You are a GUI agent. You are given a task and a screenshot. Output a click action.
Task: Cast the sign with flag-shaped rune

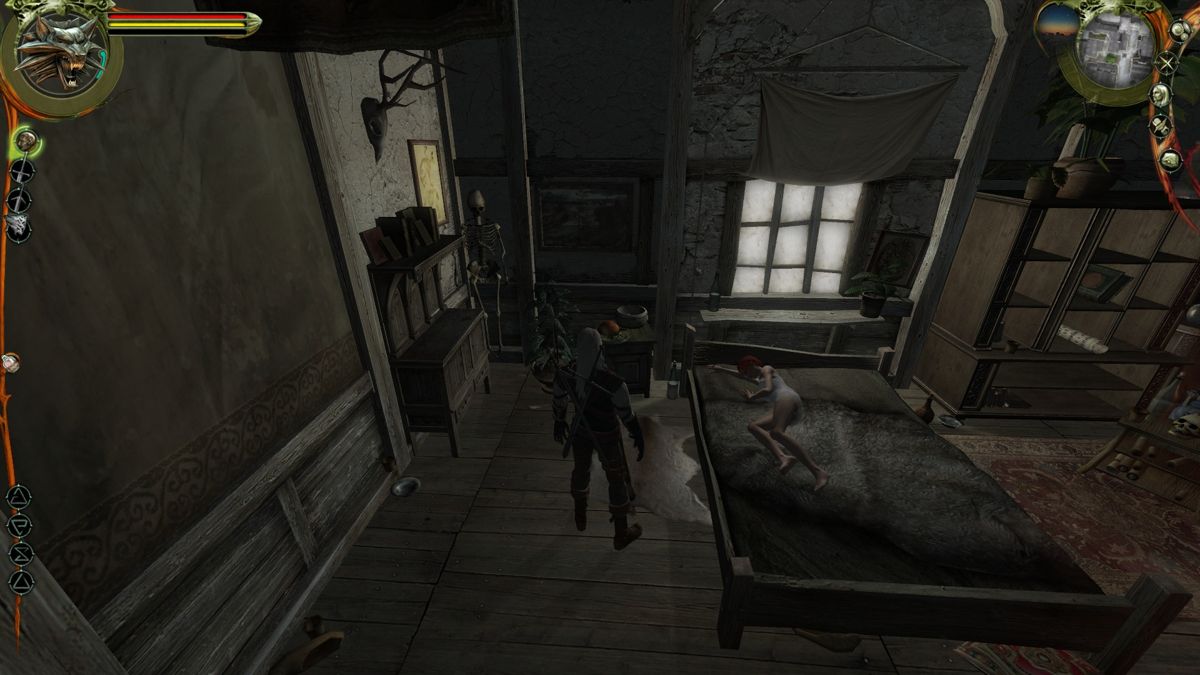[19, 524]
